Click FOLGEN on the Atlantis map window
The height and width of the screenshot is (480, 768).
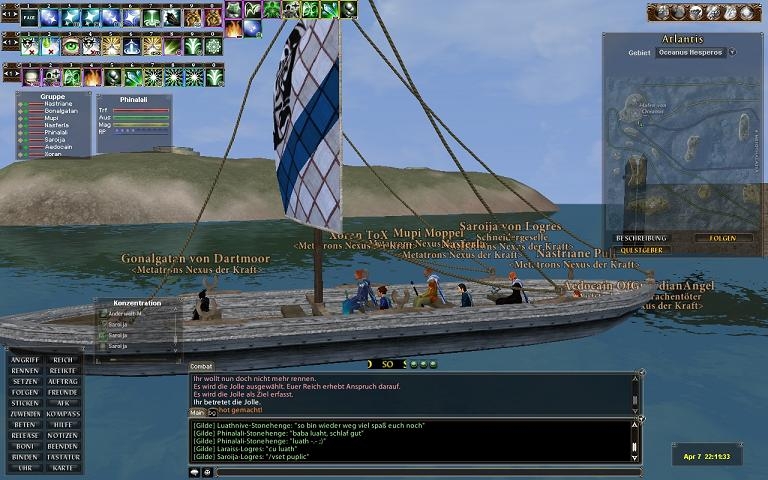(x=722, y=238)
